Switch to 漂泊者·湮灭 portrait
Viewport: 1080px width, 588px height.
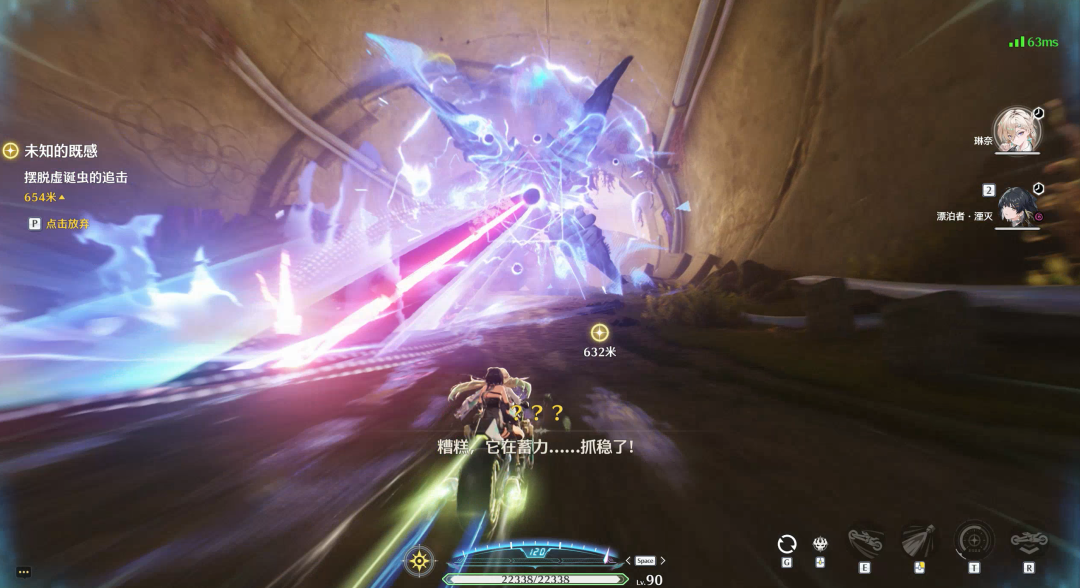click(x=1017, y=207)
